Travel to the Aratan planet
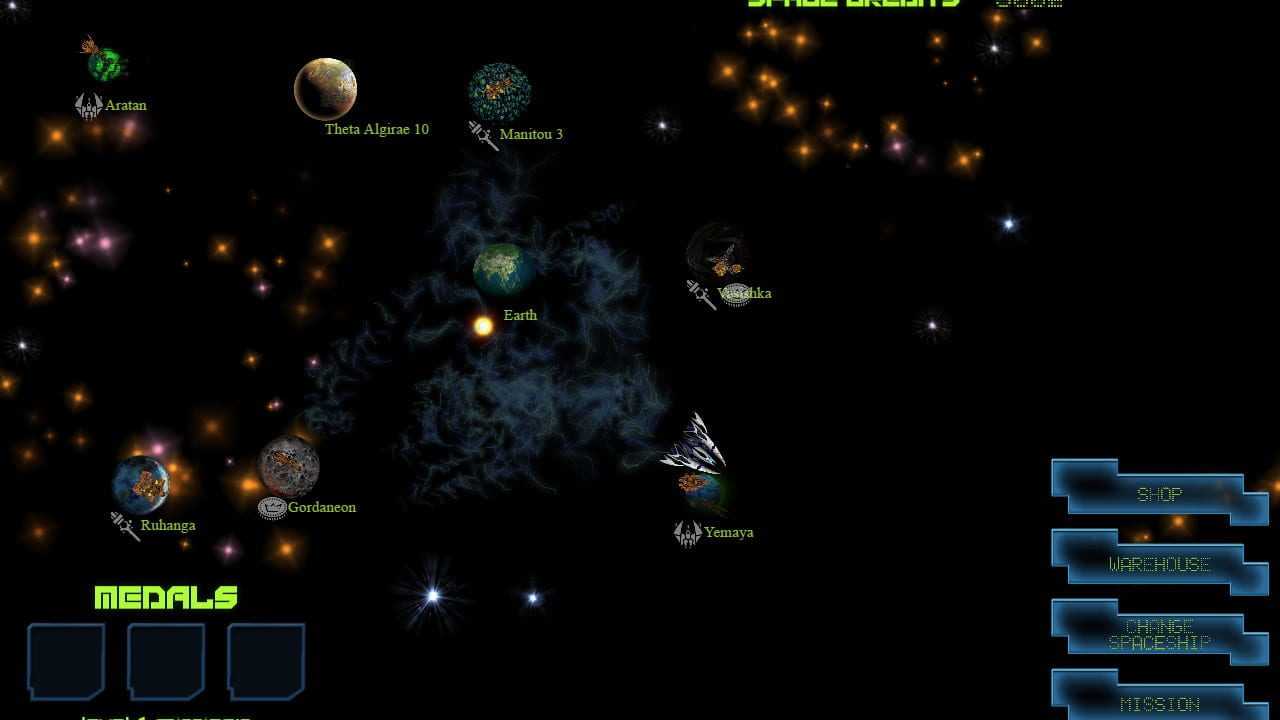This screenshot has height=720, width=1280. click(105, 64)
